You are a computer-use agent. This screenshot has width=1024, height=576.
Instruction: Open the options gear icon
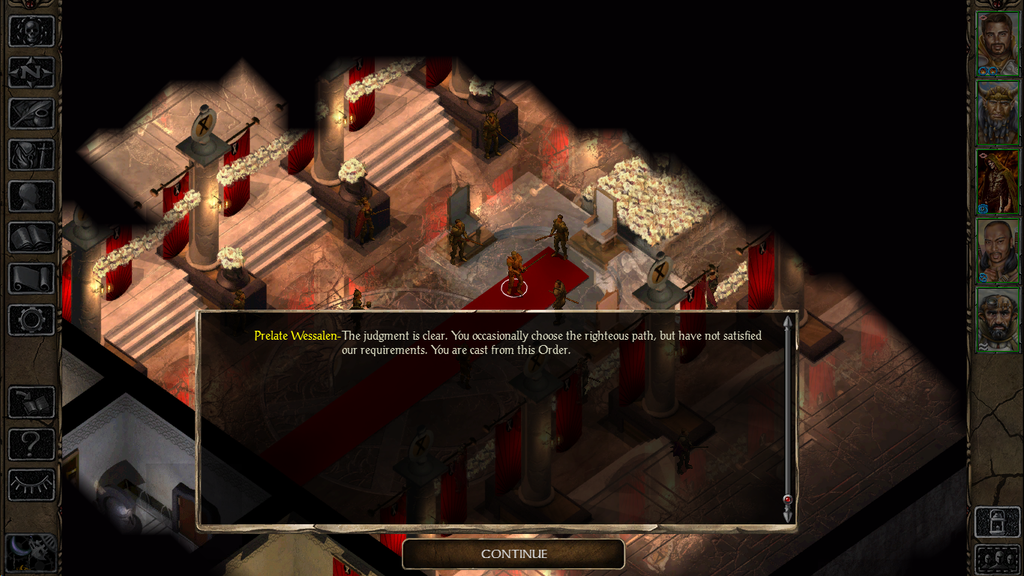pyautogui.click(x=30, y=320)
